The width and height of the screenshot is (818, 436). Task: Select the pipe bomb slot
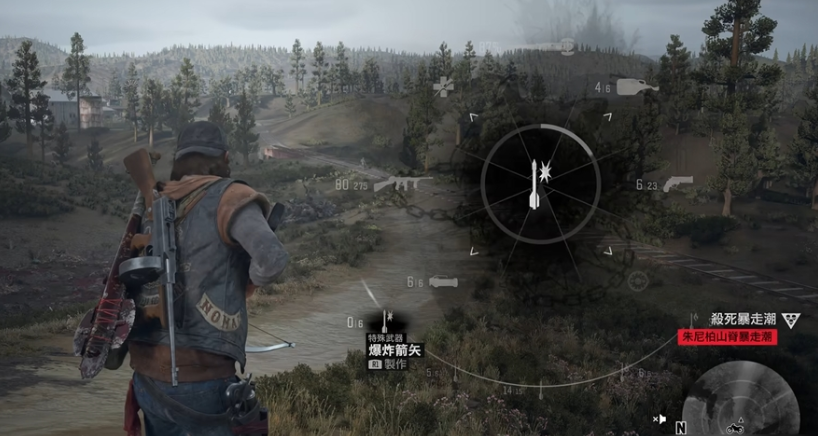pyautogui.click(x=443, y=282)
